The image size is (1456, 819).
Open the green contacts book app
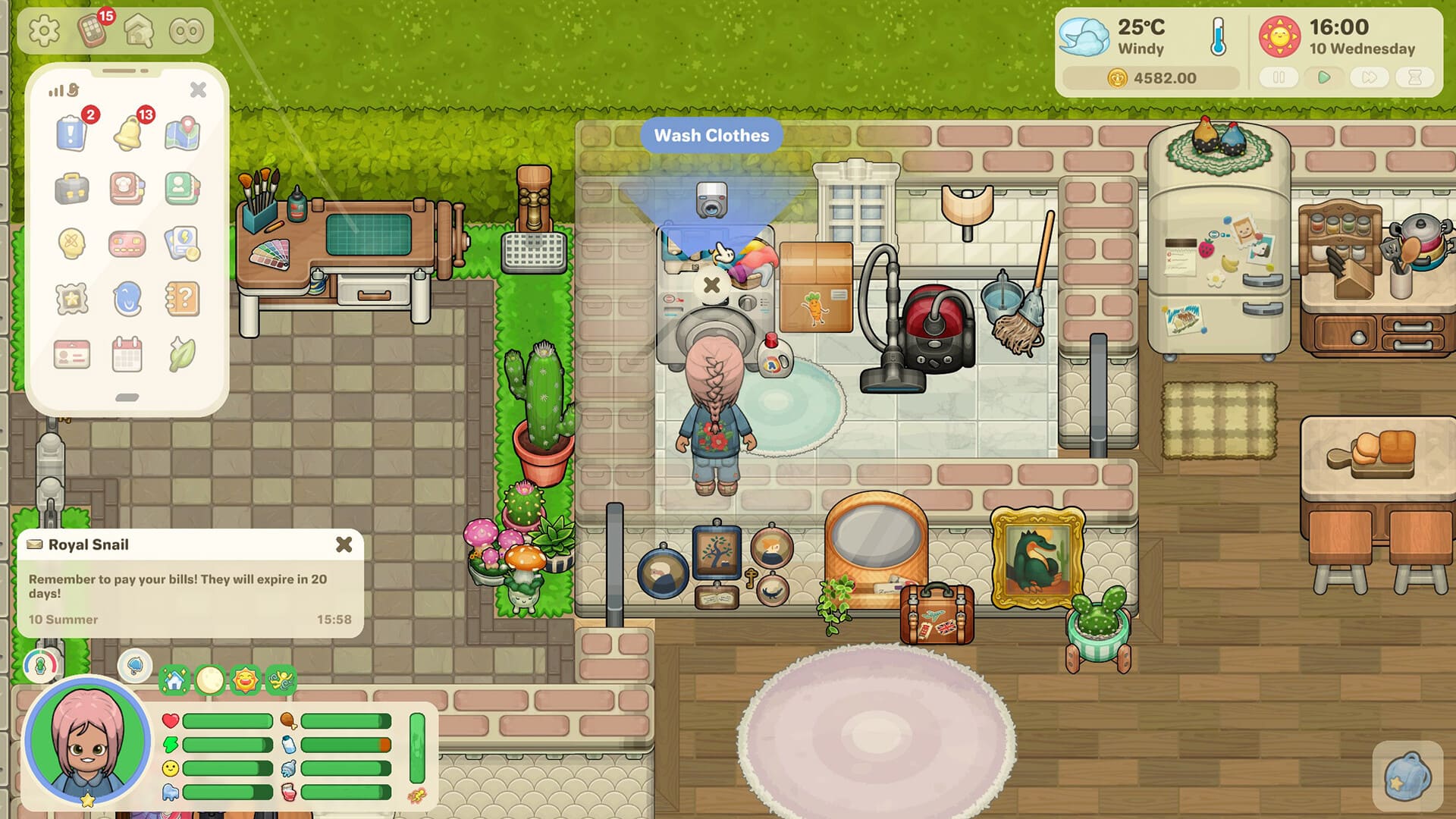pos(182,189)
